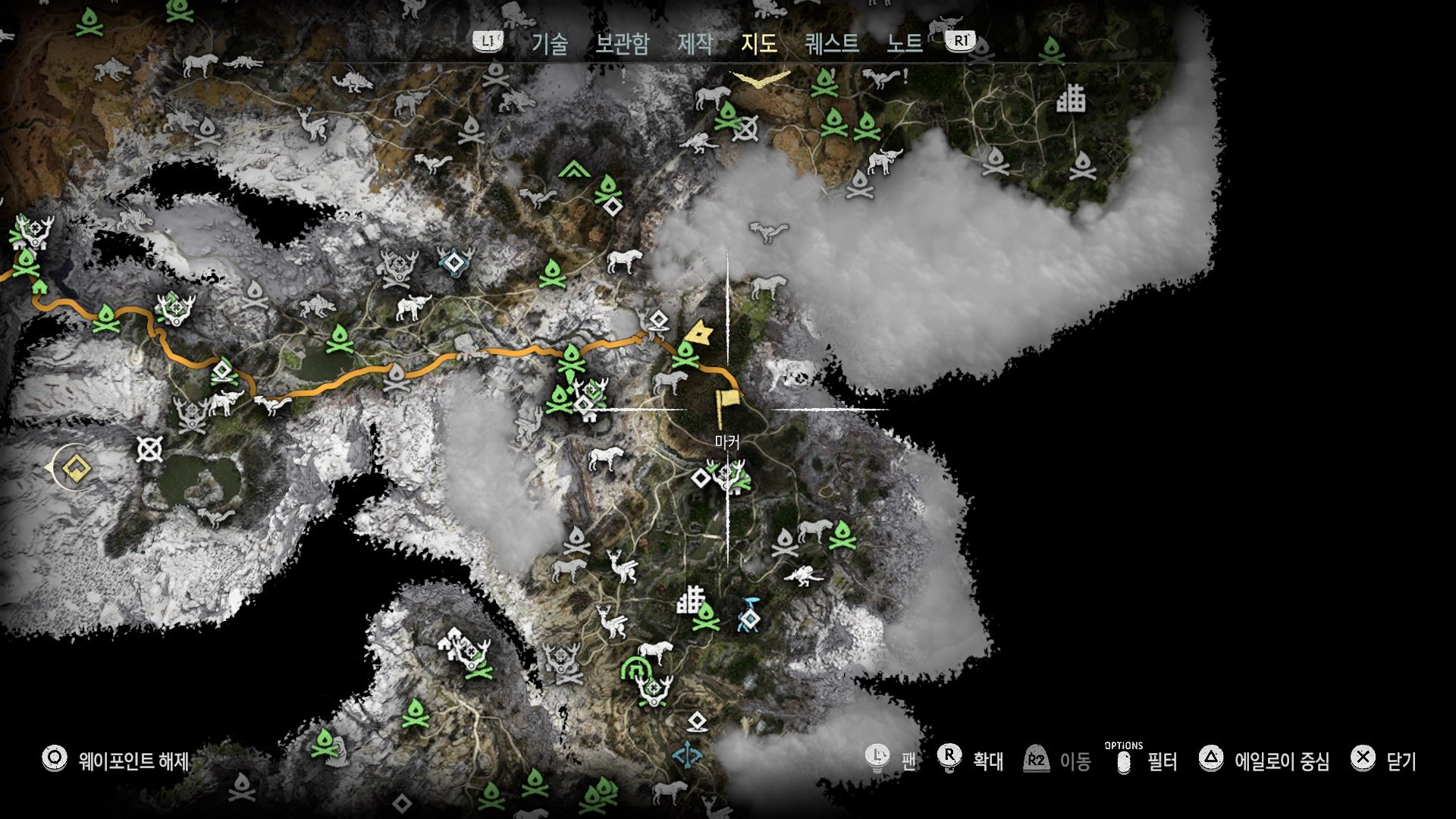Select the 제작 tab
The height and width of the screenshot is (819, 1456).
point(695,43)
